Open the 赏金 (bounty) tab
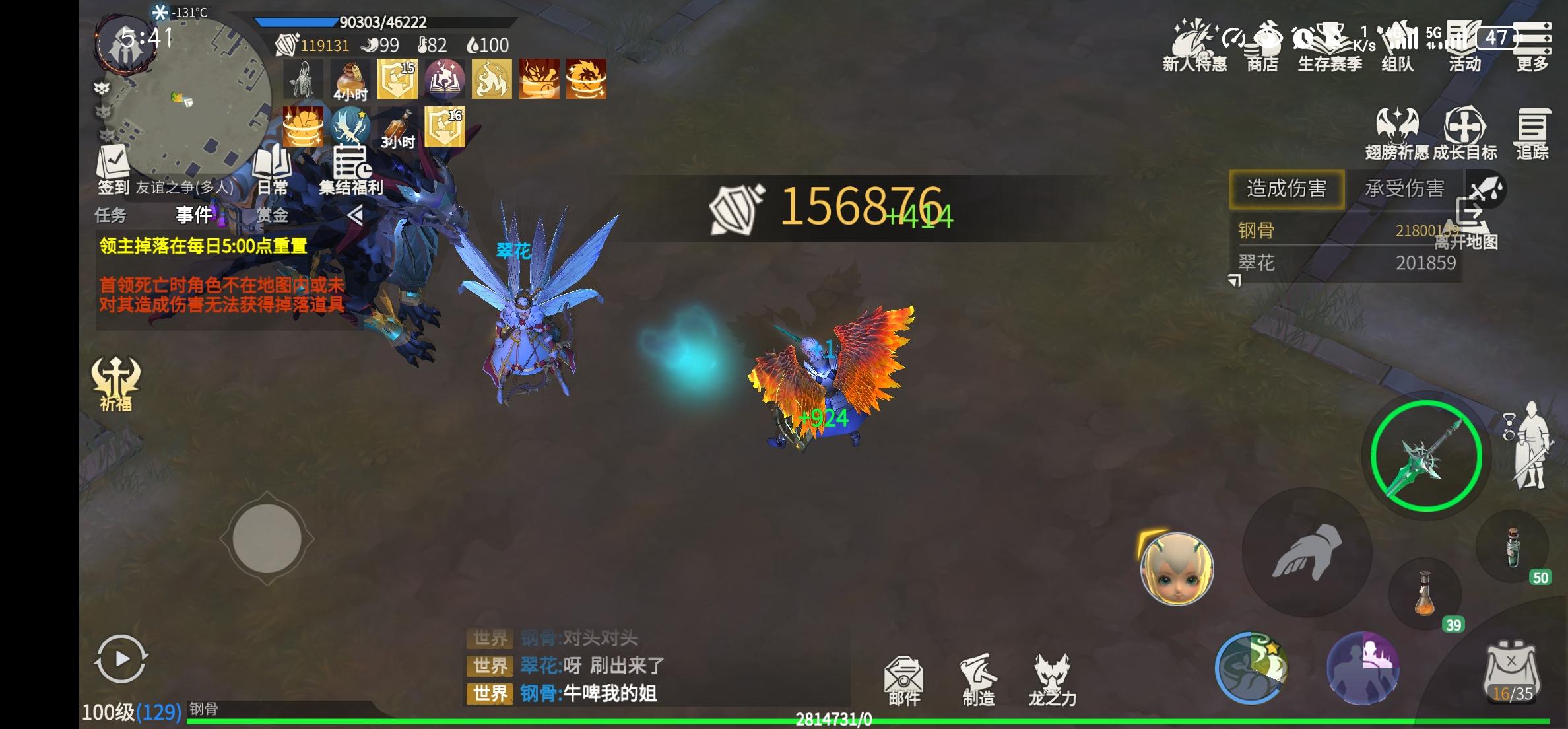This screenshot has height=729, width=1568. (275, 216)
